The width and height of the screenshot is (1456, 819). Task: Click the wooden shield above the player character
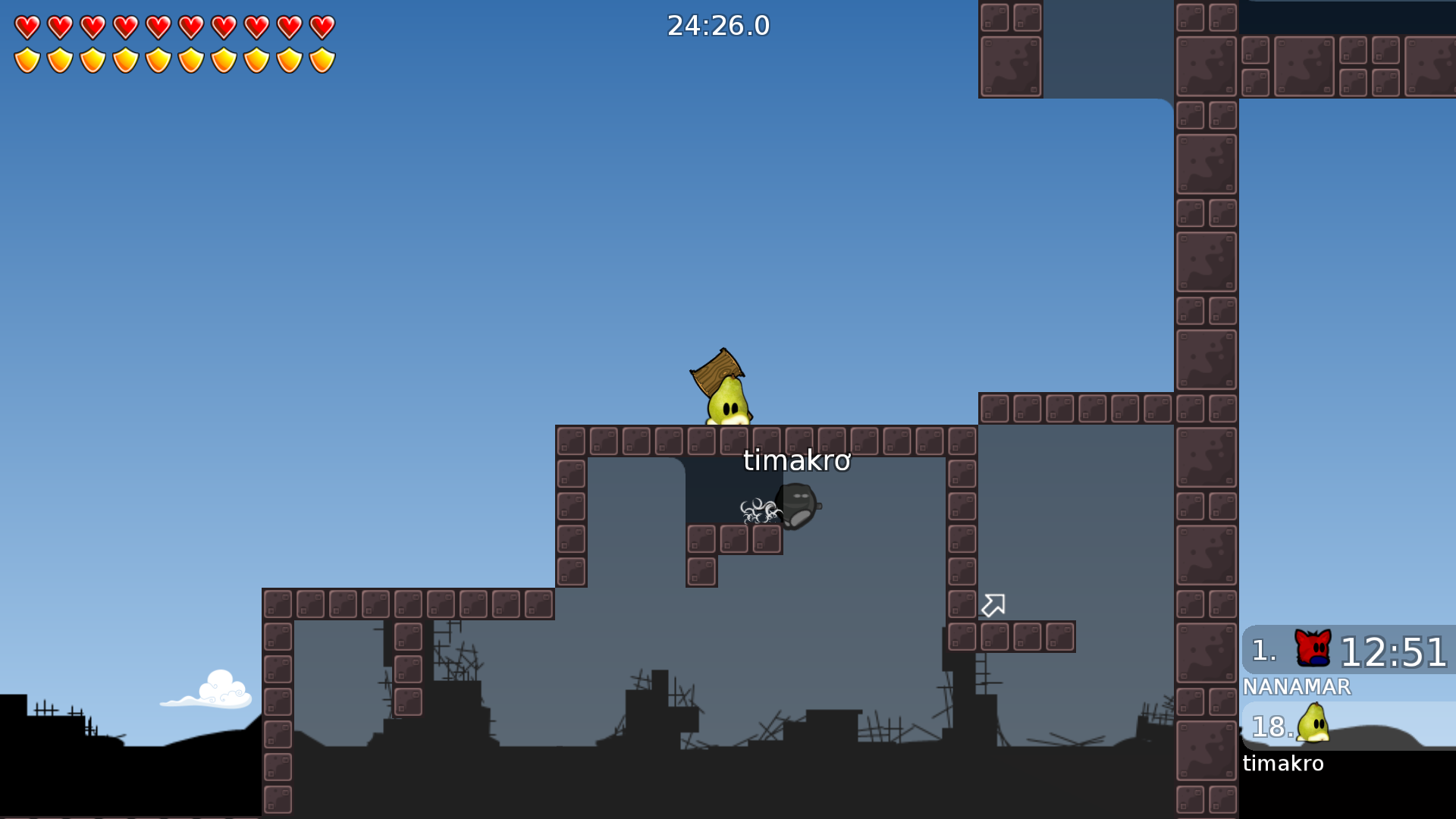(x=716, y=369)
